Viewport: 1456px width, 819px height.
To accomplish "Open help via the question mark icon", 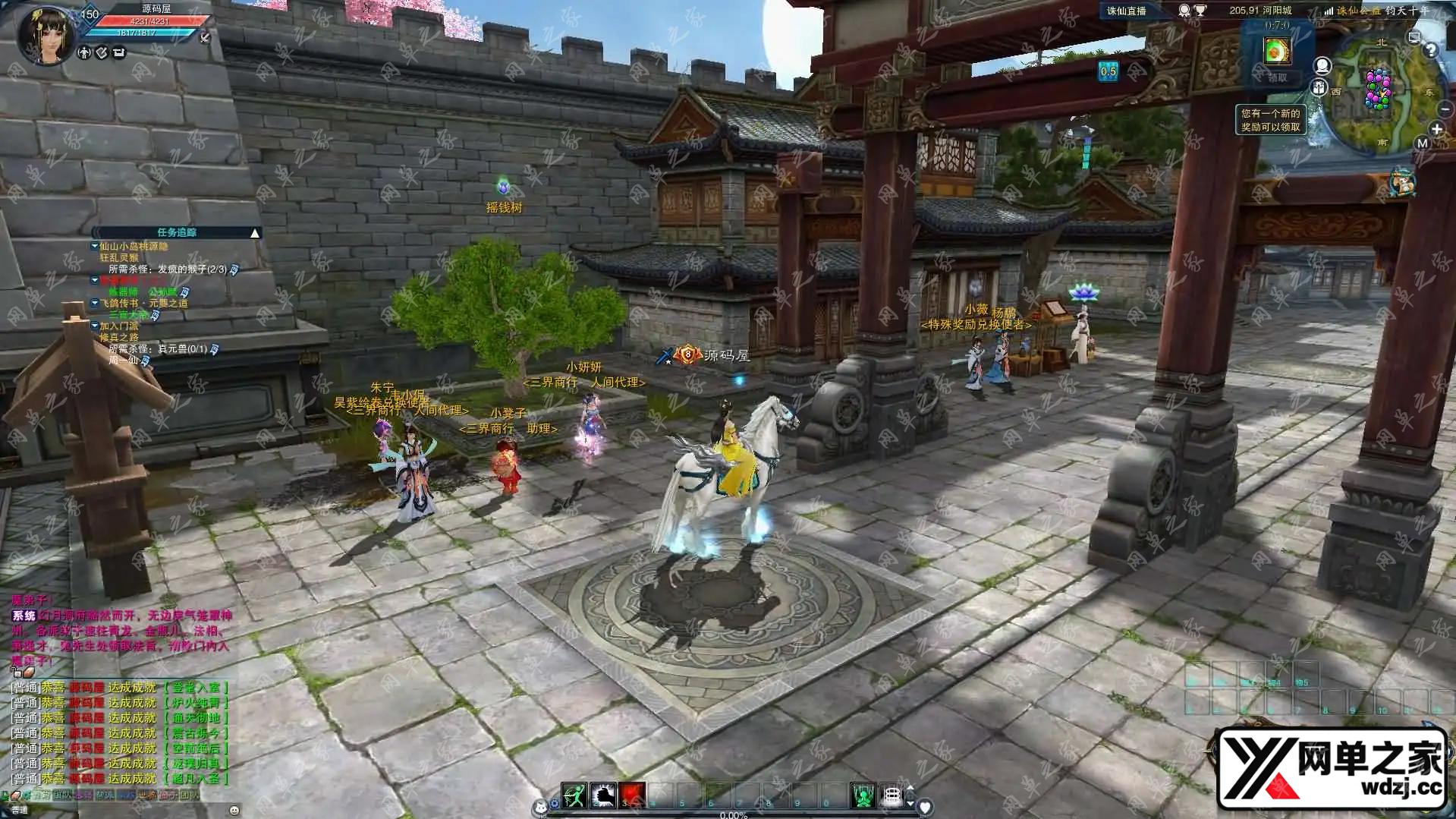I will pos(1430,50).
